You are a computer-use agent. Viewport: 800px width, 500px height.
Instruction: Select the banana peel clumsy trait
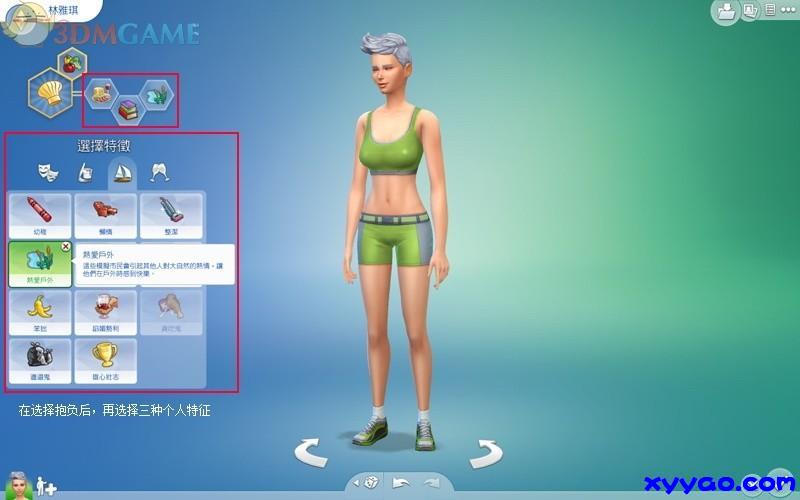pyautogui.click(x=39, y=312)
